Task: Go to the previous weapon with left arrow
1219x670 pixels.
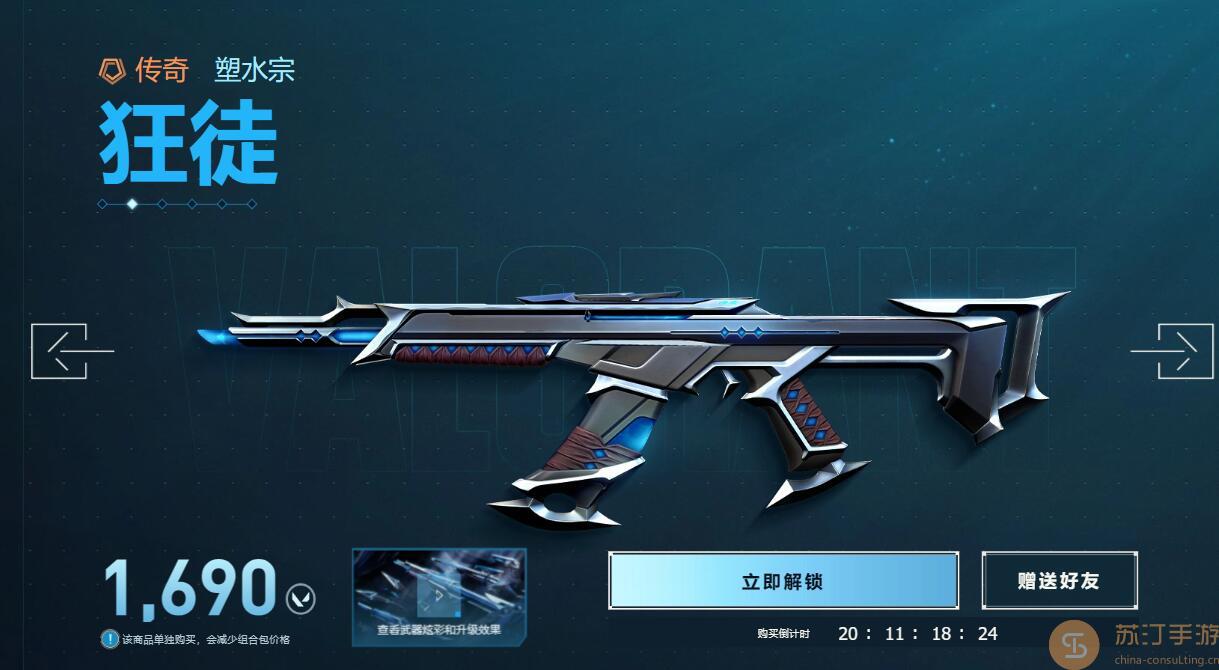Action: point(64,351)
